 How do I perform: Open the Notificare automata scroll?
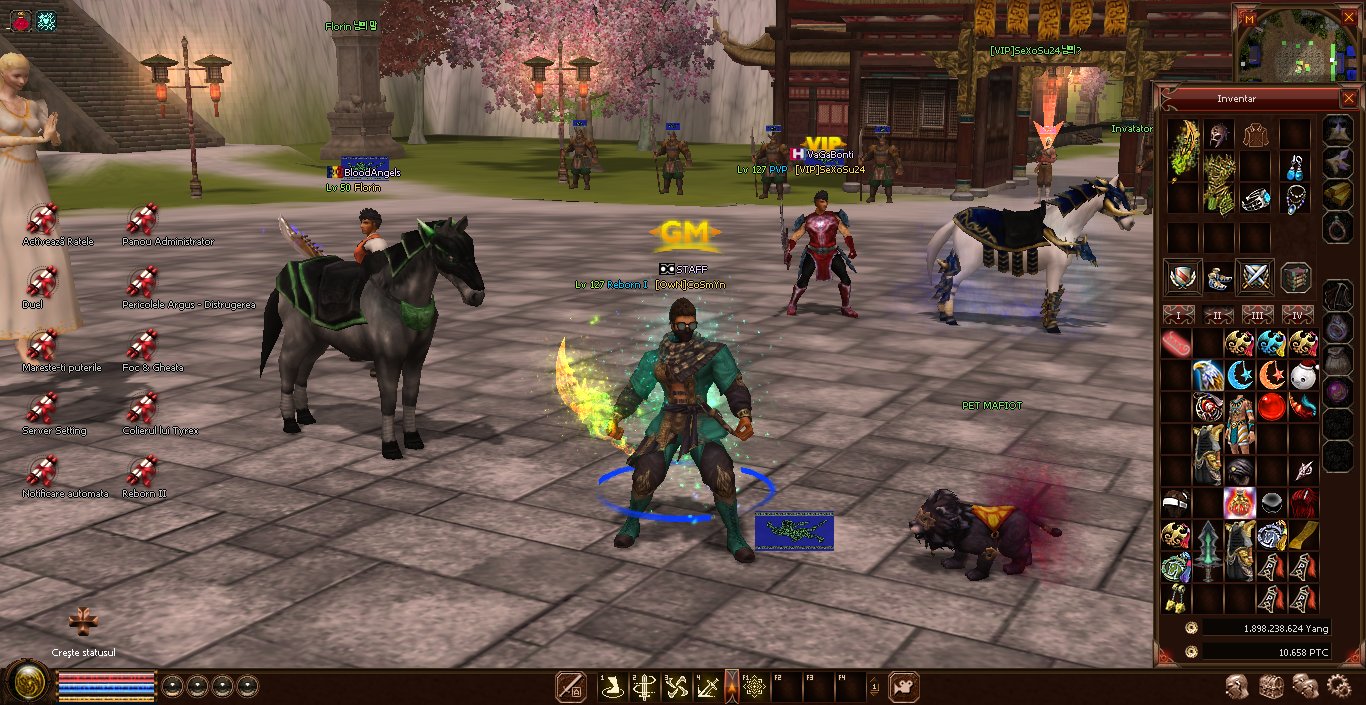click(x=42, y=471)
